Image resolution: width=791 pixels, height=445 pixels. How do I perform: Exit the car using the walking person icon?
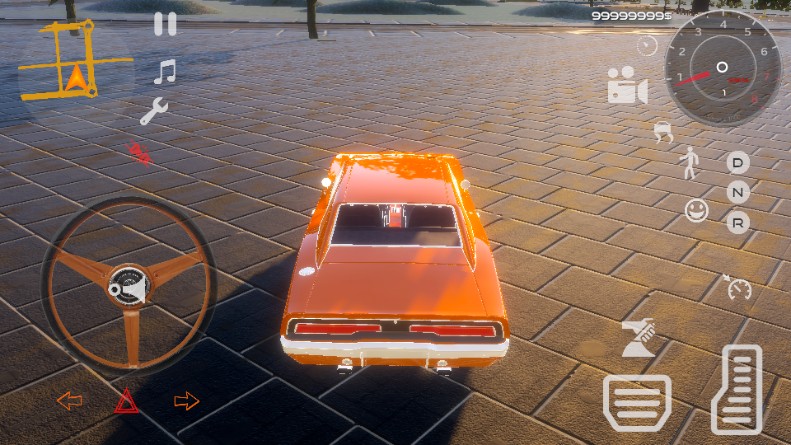coord(689,162)
